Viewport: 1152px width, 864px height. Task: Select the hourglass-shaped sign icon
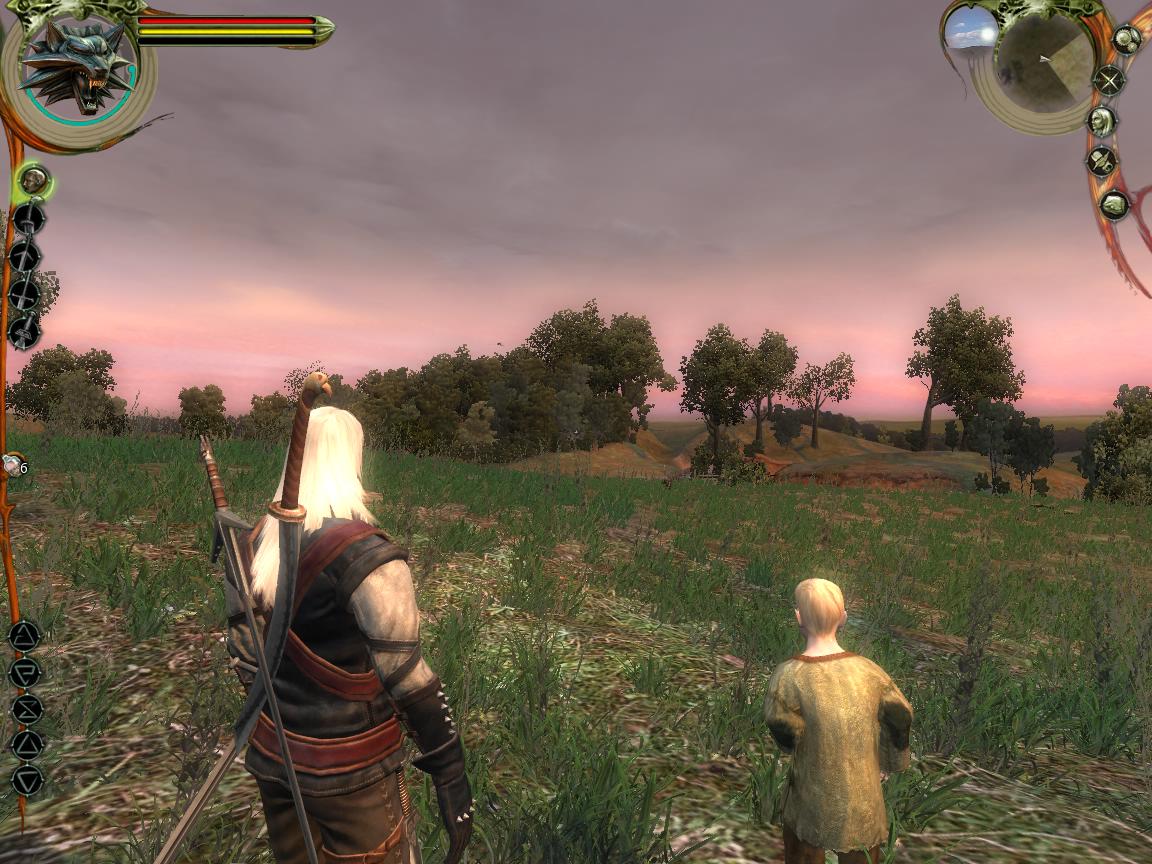(x=25, y=708)
